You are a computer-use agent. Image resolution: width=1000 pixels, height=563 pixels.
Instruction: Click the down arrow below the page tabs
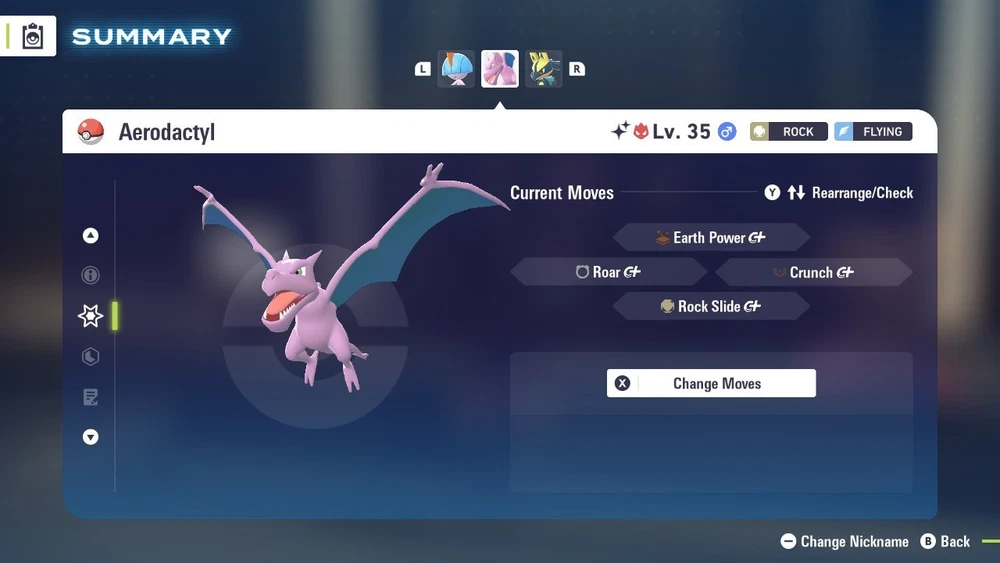click(91, 437)
